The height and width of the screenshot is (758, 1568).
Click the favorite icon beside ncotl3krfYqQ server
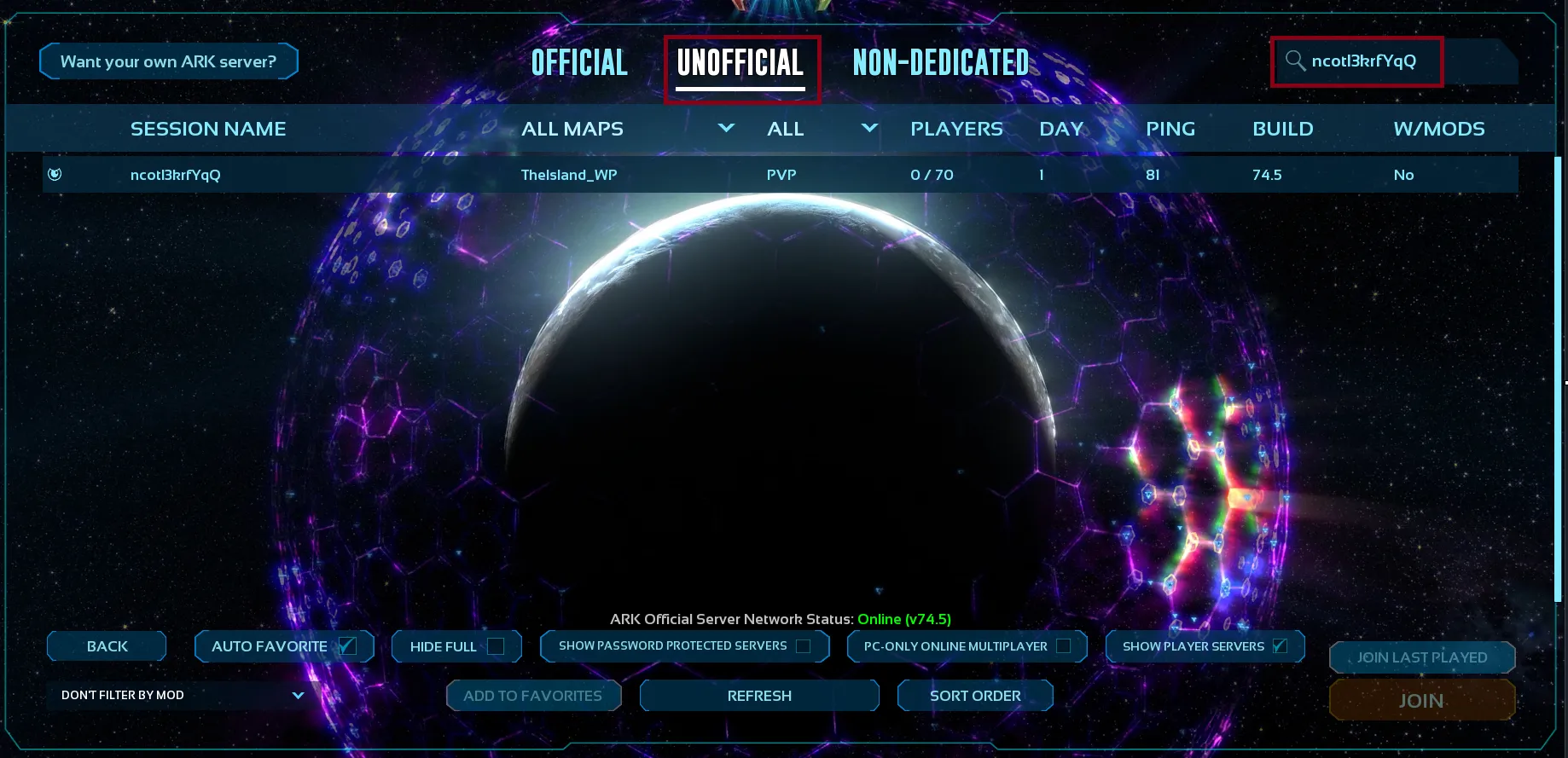53,174
